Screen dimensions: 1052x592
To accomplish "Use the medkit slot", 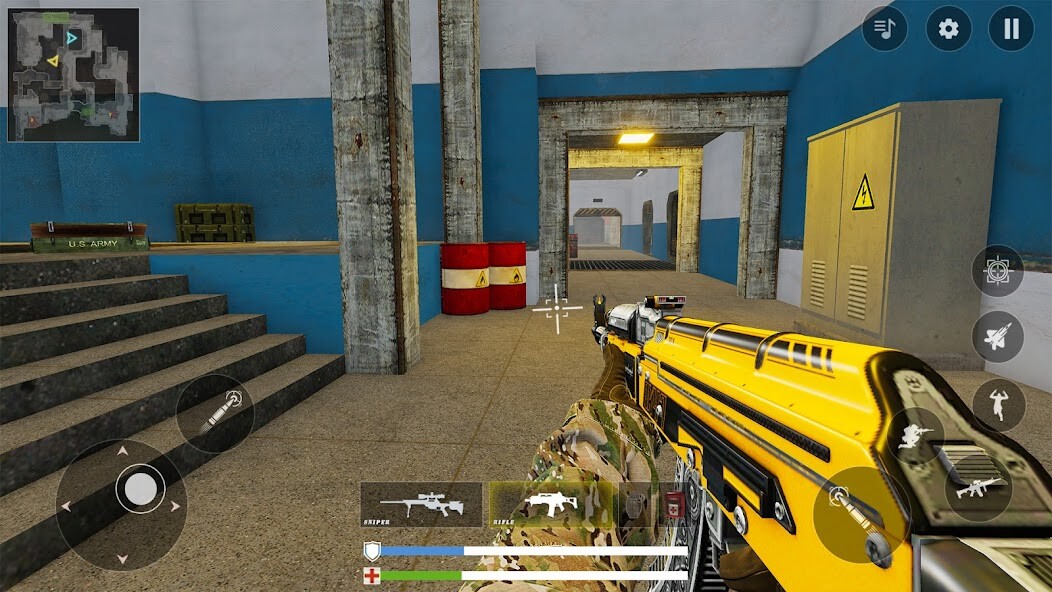I will point(673,505).
